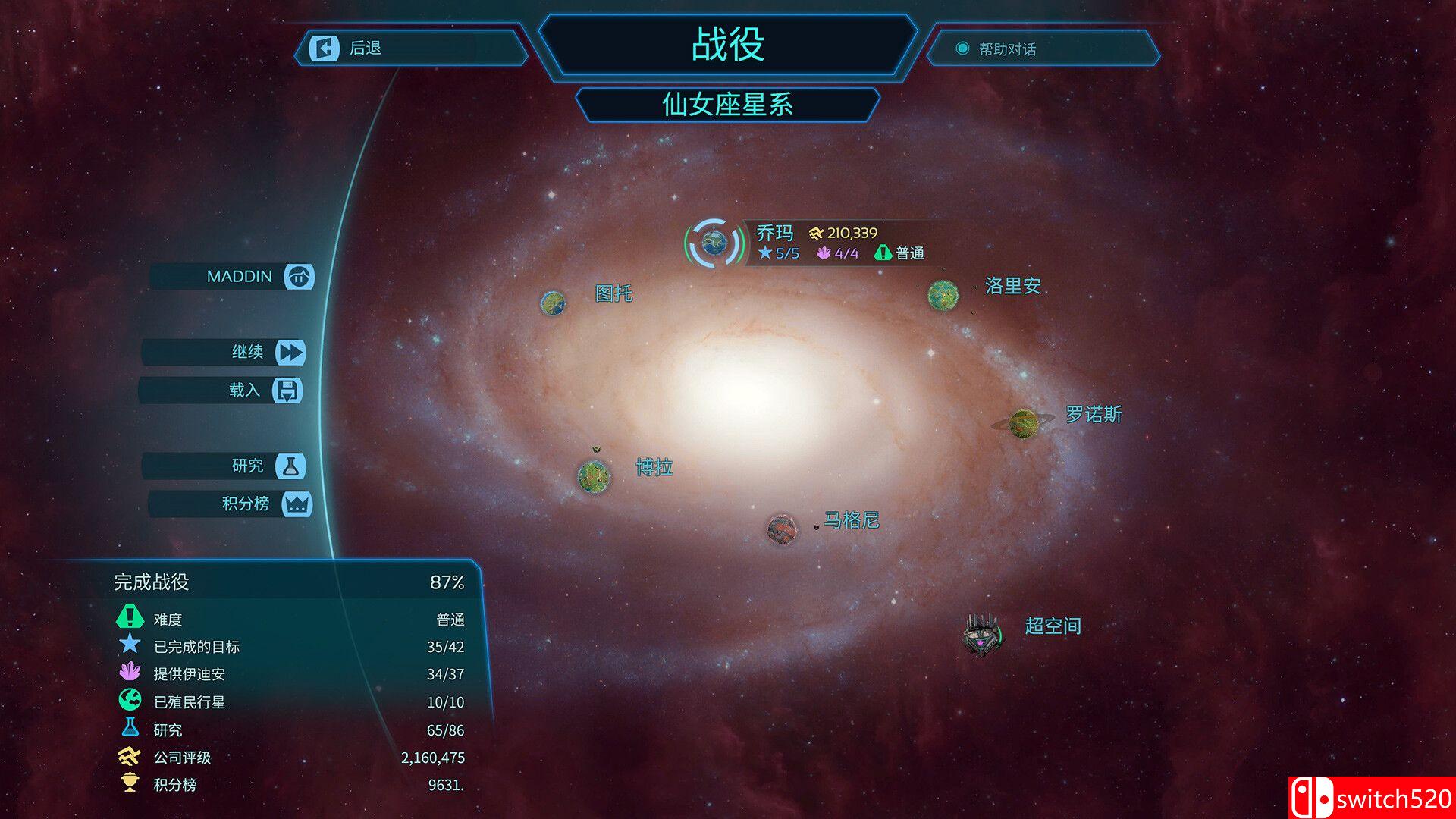Select the planet 图托
This screenshot has height=819, width=1456.
click(554, 303)
